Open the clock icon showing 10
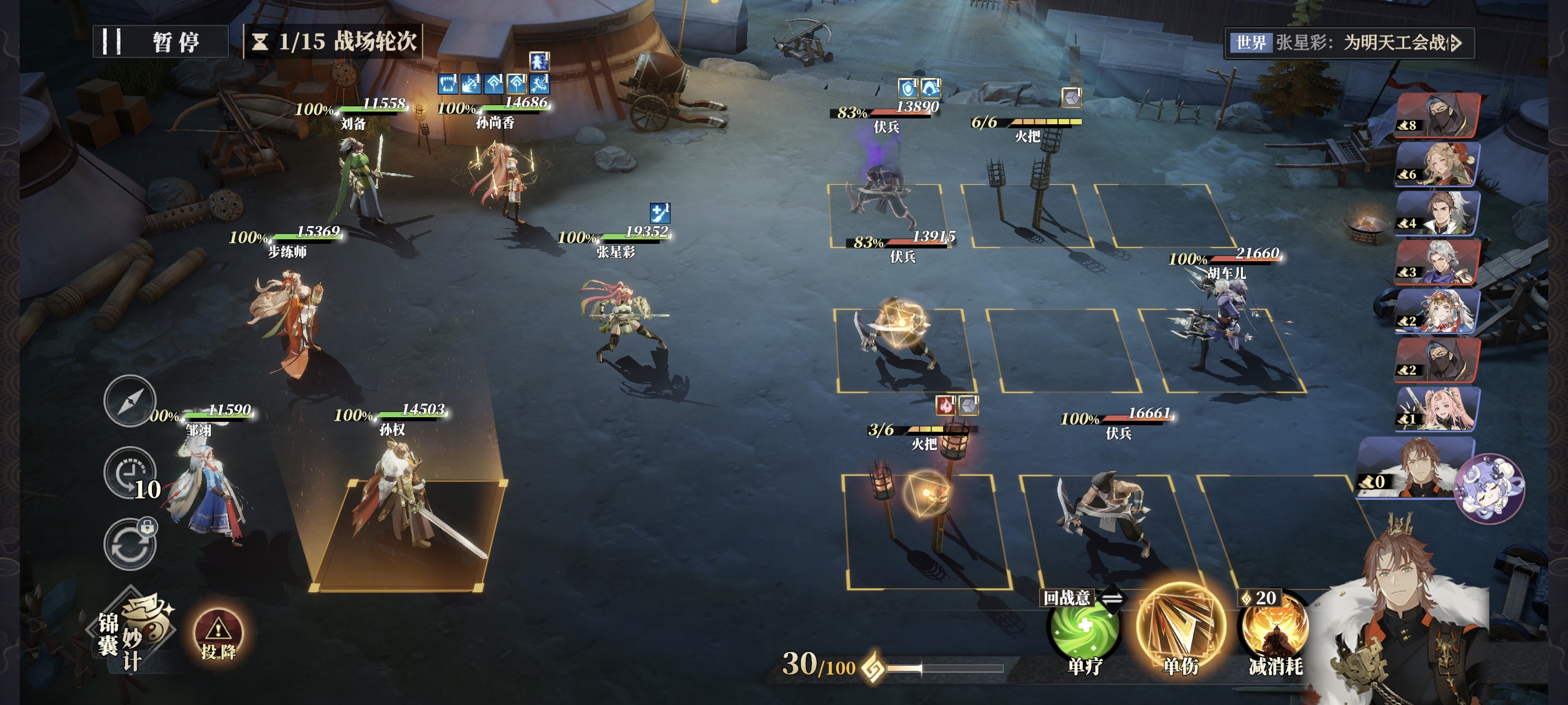1568x705 pixels. click(x=130, y=473)
